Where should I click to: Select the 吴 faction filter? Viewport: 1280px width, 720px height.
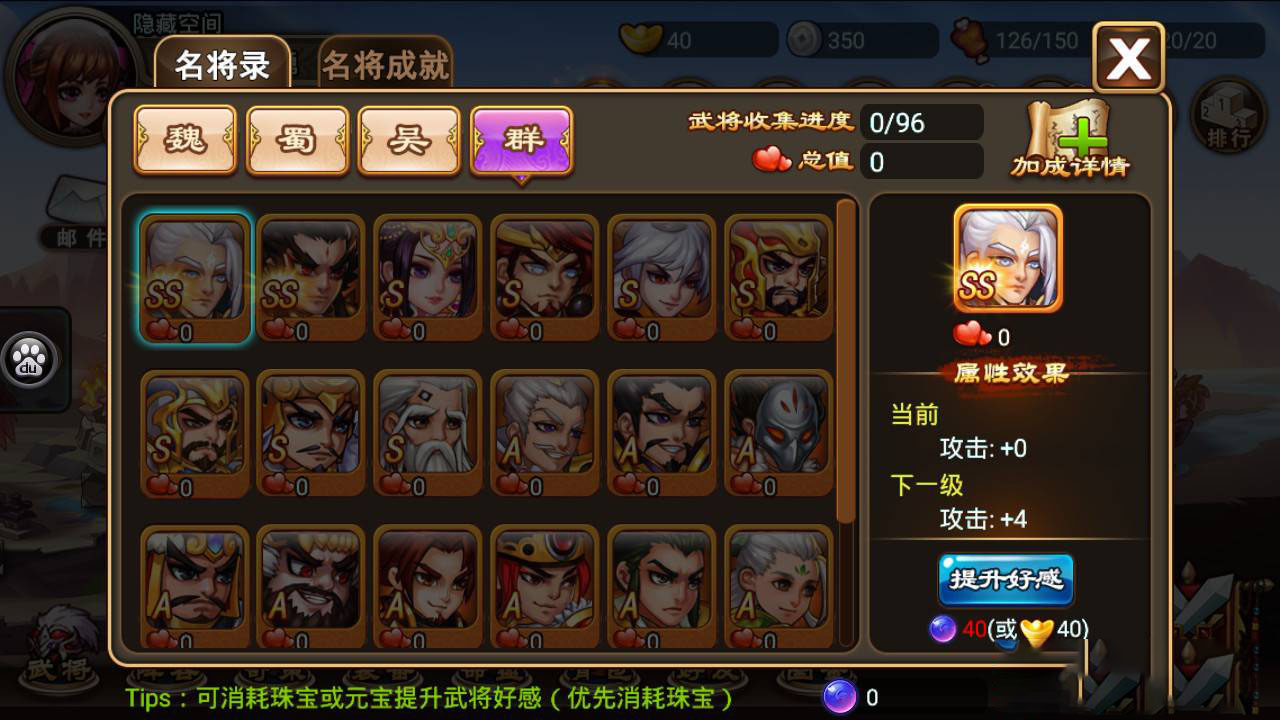[409, 141]
